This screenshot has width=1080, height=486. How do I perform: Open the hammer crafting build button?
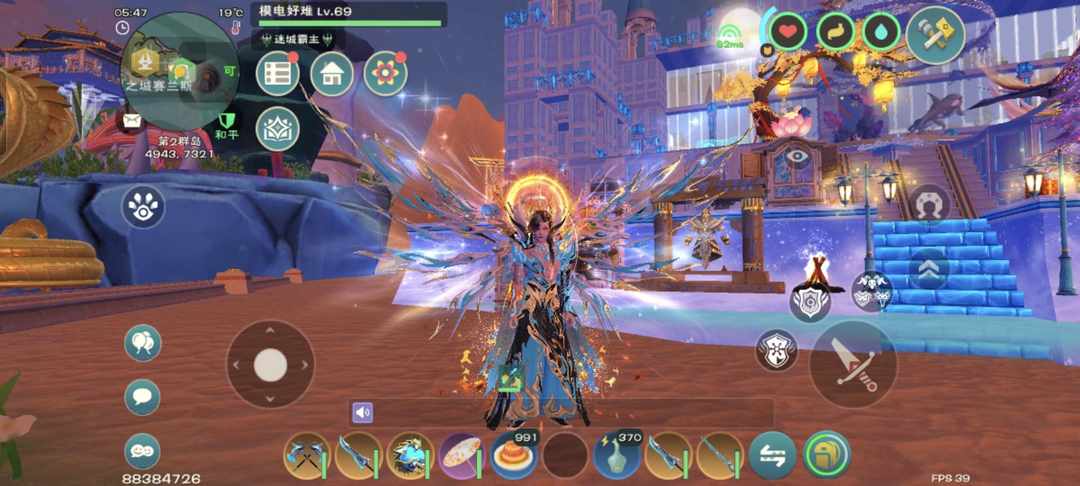pyautogui.click(x=936, y=35)
